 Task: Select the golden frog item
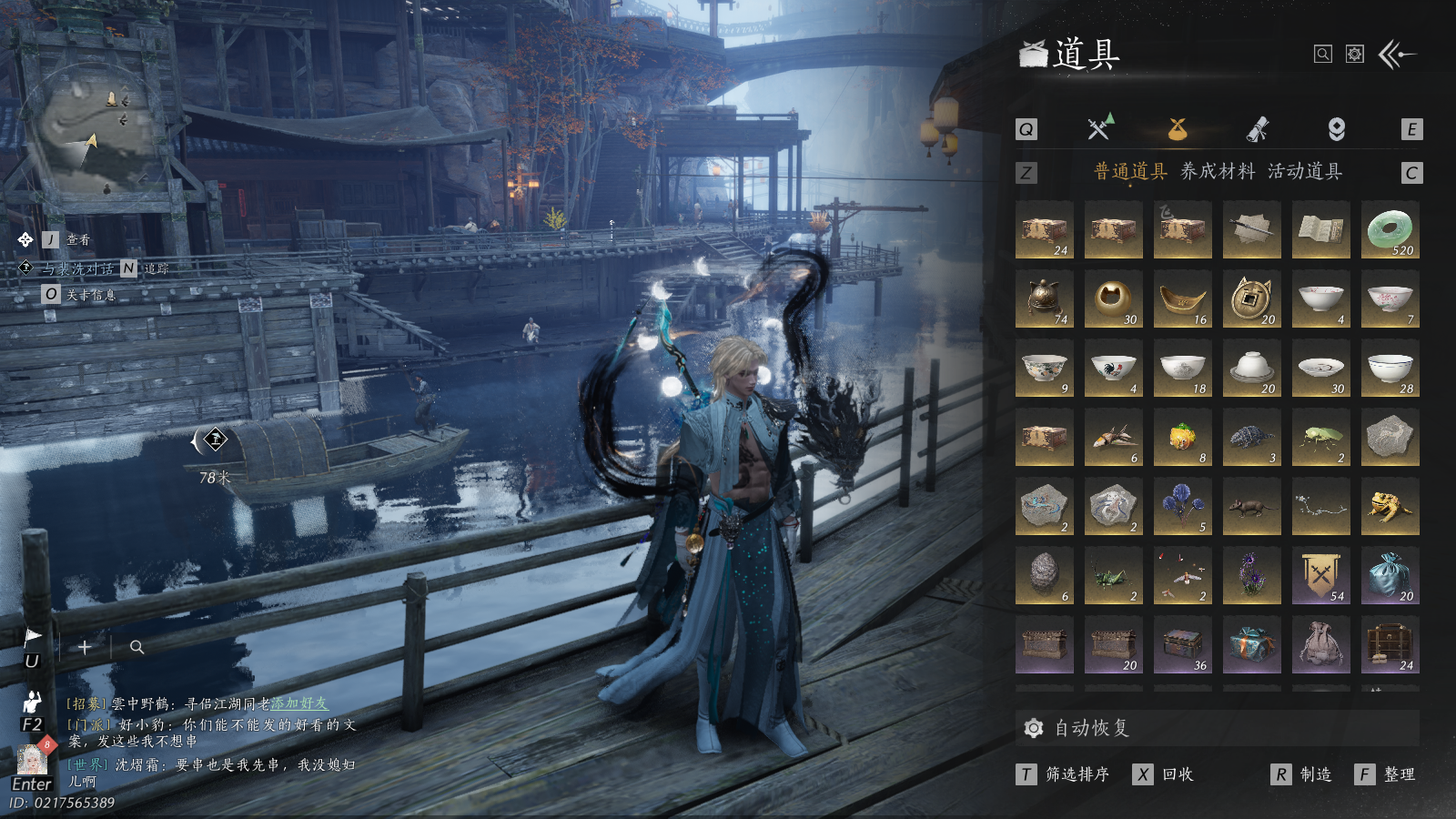coord(1390,507)
